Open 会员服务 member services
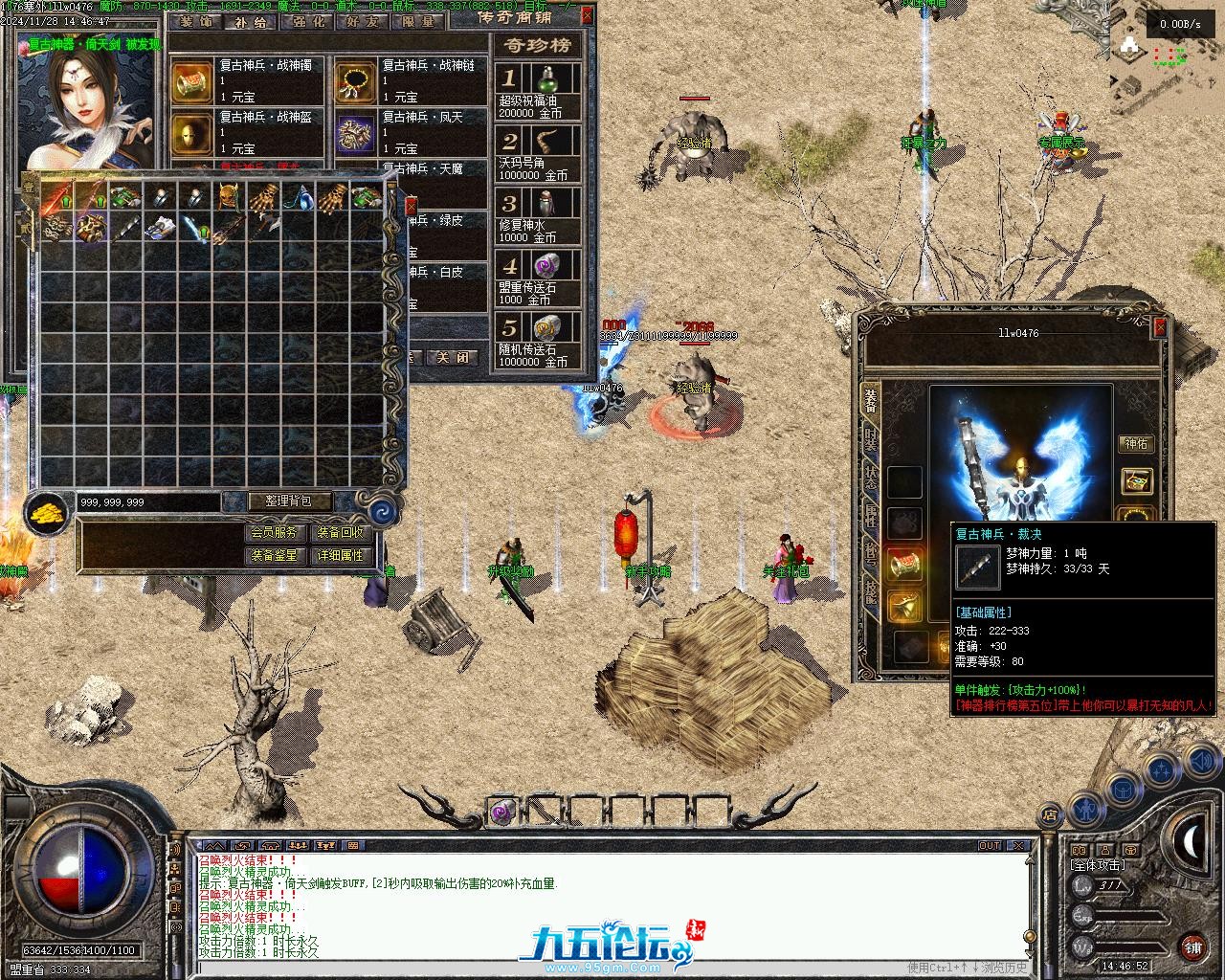This screenshot has height=980, width=1225. 275,533
